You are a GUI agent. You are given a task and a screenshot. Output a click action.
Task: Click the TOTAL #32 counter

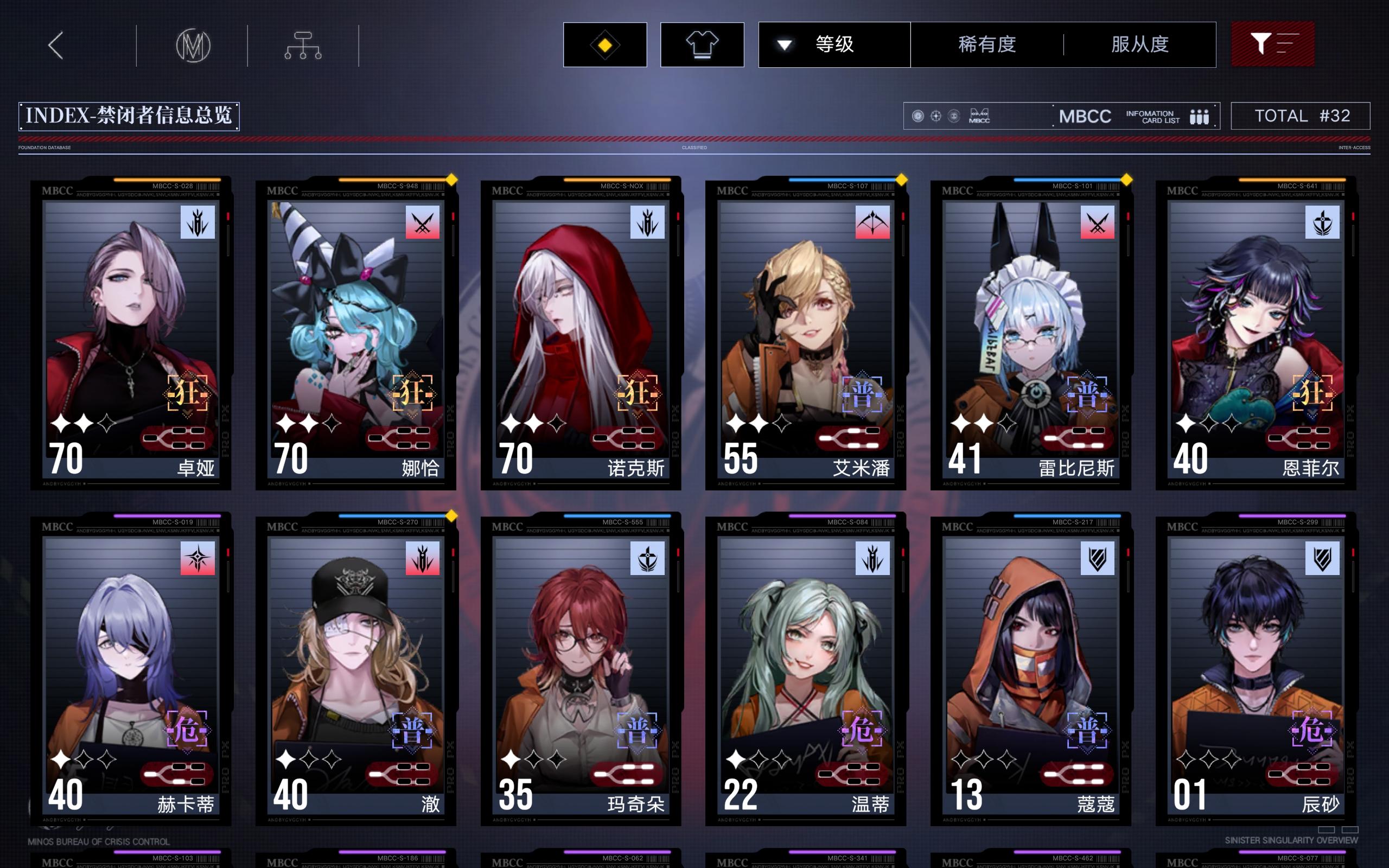coord(1301,116)
